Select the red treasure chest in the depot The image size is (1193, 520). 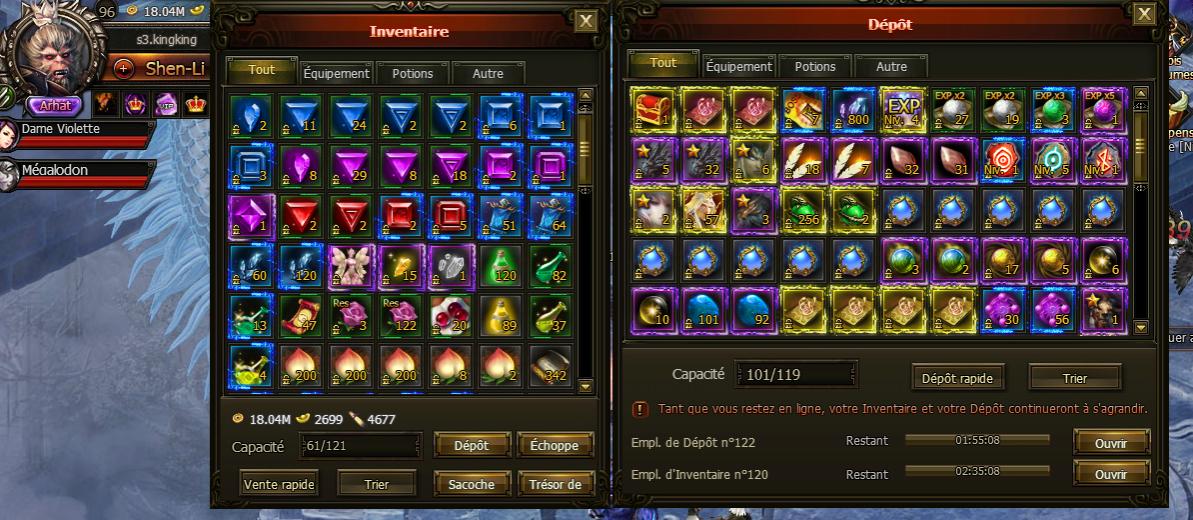pyautogui.click(x=653, y=109)
